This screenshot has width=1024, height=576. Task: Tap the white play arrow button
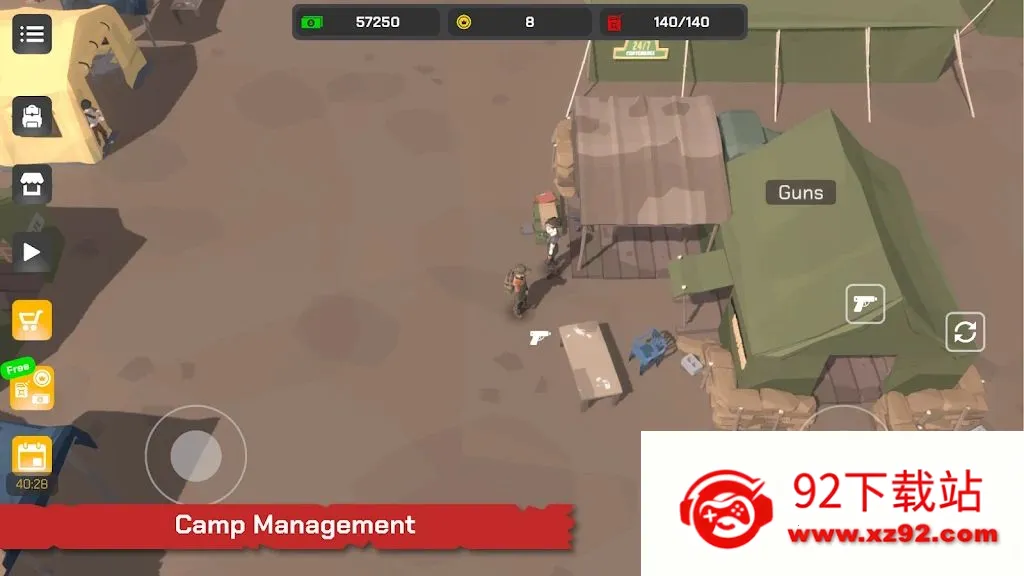tap(32, 252)
